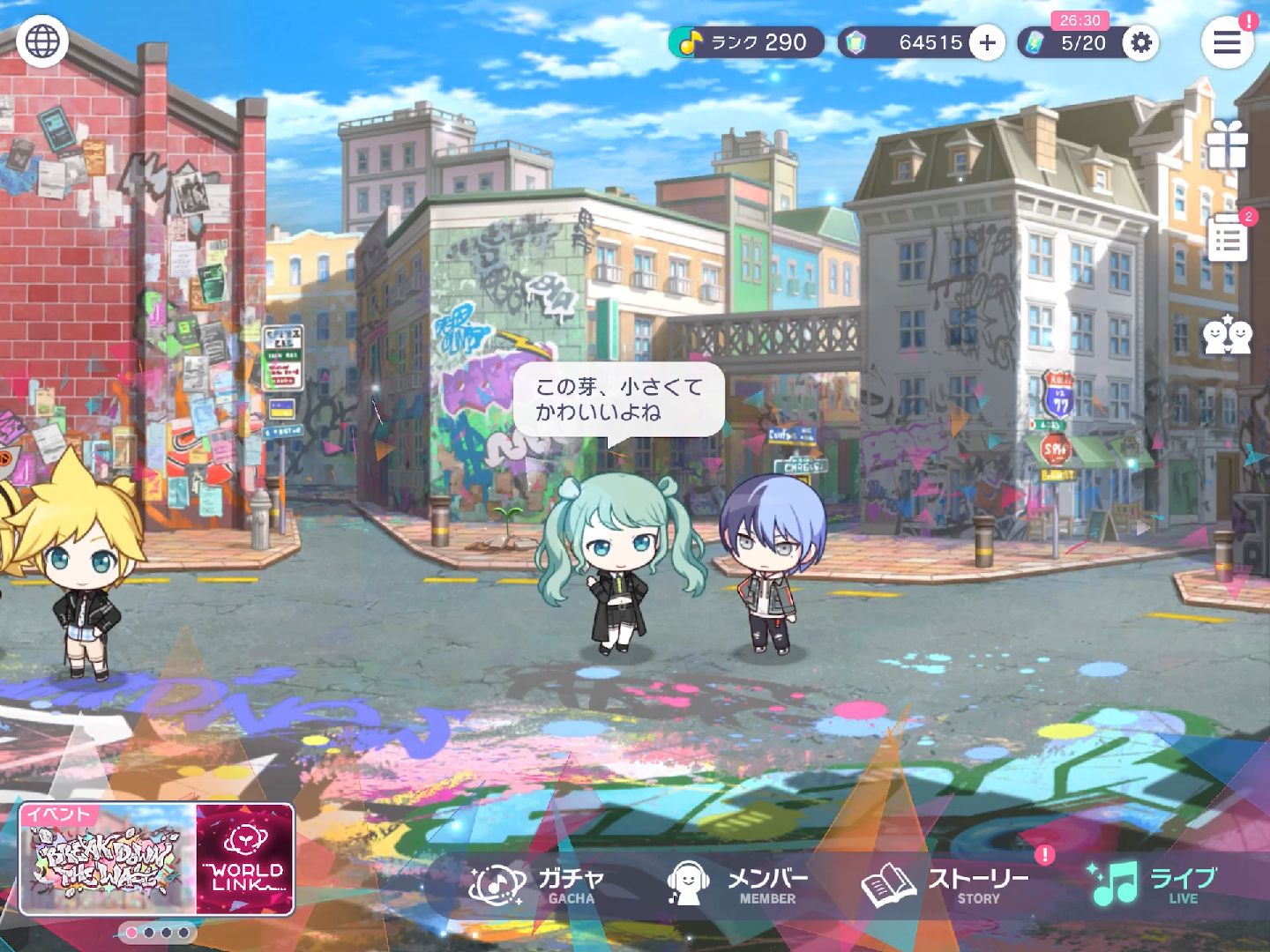Viewport: 1270px width, 952px height.
Task: Open the friends icon
Action: tap(1227, 336)
